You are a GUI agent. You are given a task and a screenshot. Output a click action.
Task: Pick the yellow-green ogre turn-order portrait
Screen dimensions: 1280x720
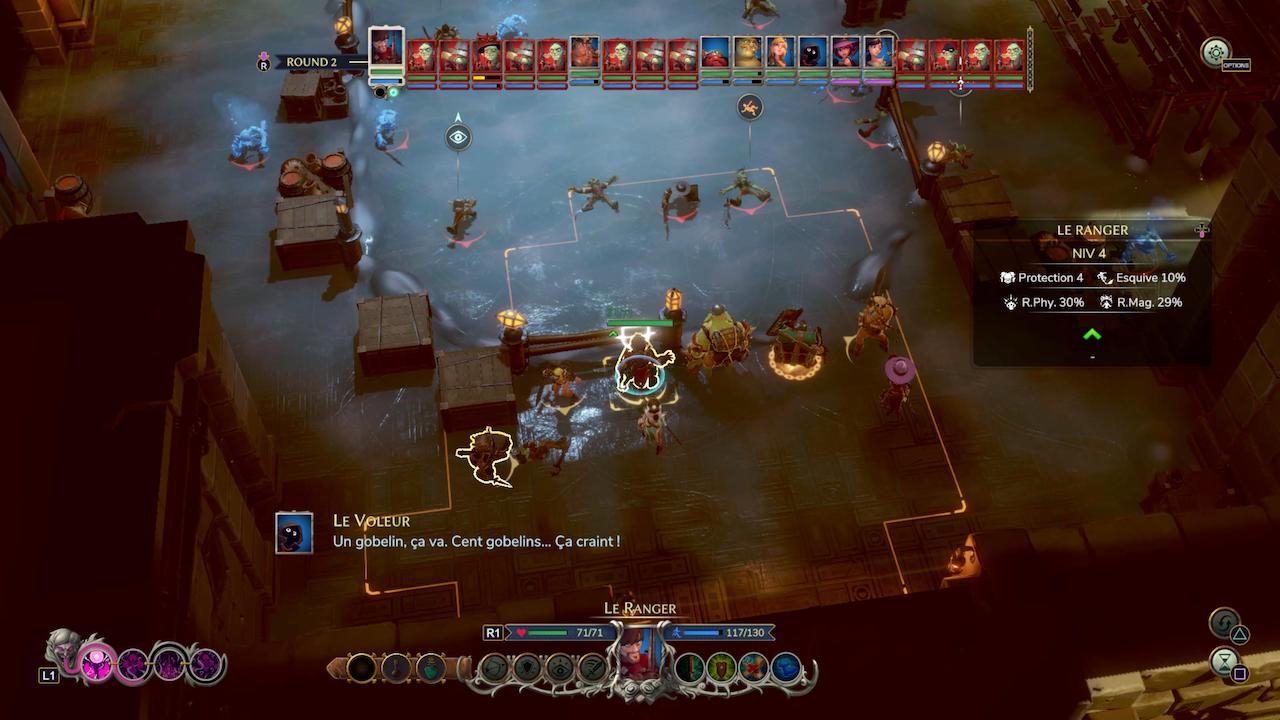747,54
